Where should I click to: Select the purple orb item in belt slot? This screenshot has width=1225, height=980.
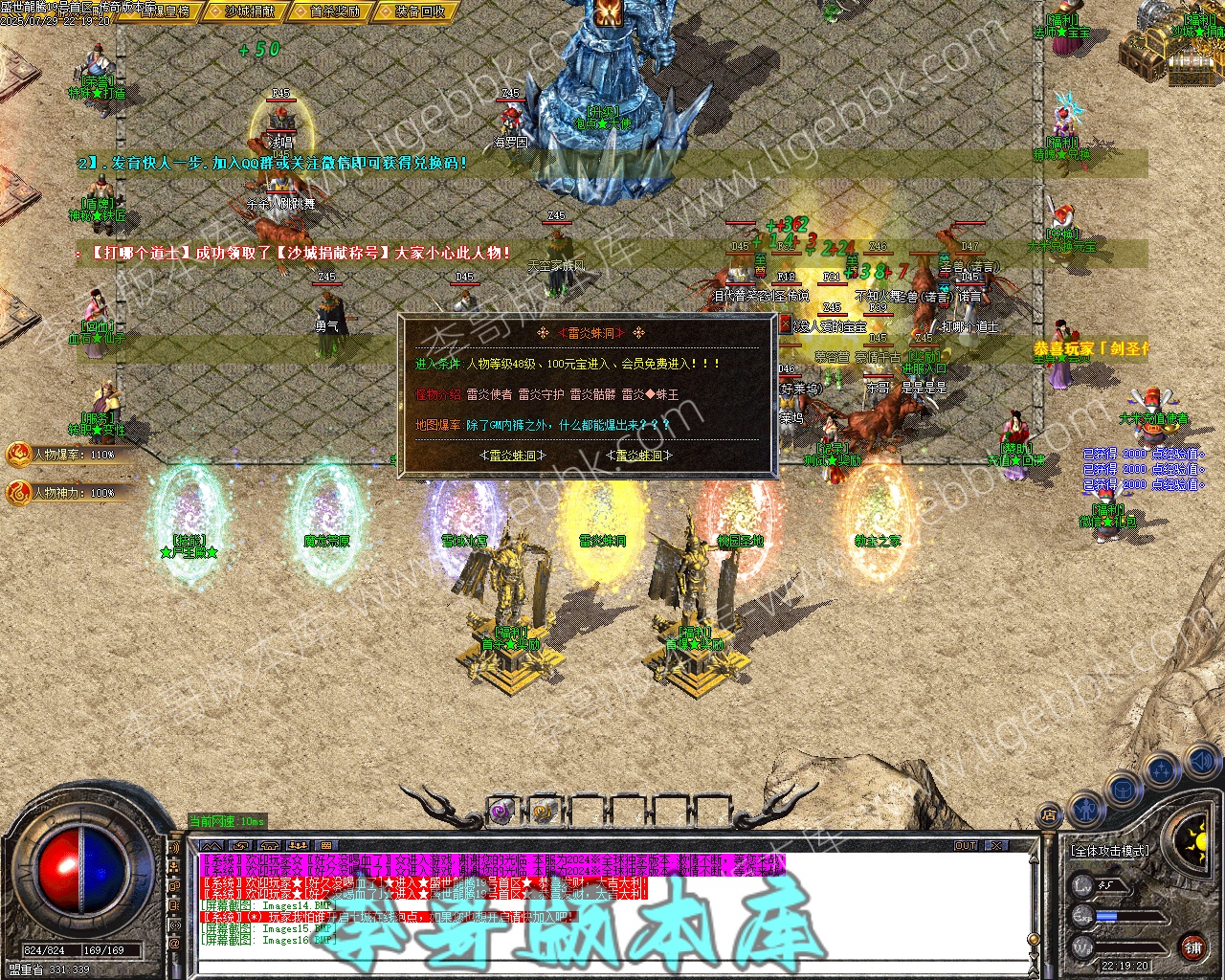[501, 813]
